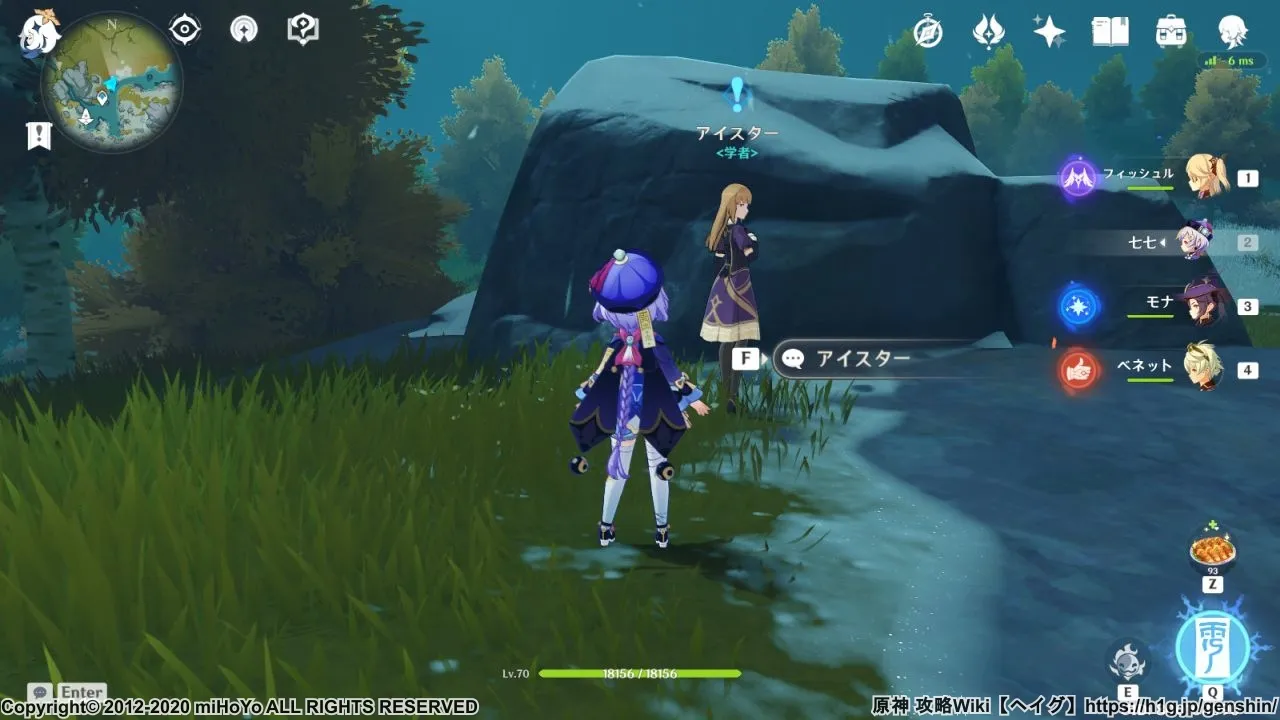The width and height of the screenshot is (1280, 720).
Task: Click the guide beacon icon near the minimap
Action: [243, 28]
